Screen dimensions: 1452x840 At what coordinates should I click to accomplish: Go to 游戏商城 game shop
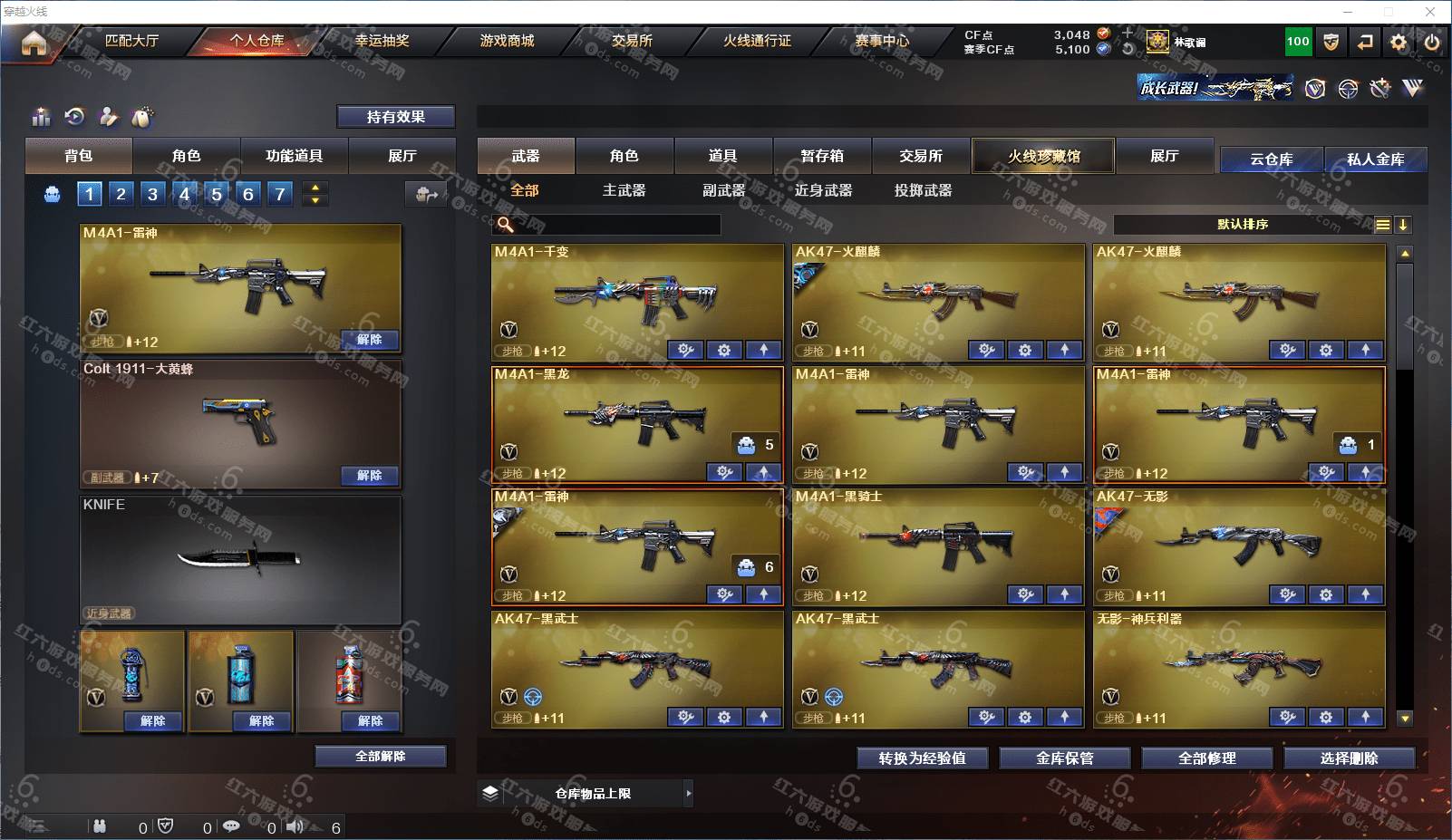point(507,41)
